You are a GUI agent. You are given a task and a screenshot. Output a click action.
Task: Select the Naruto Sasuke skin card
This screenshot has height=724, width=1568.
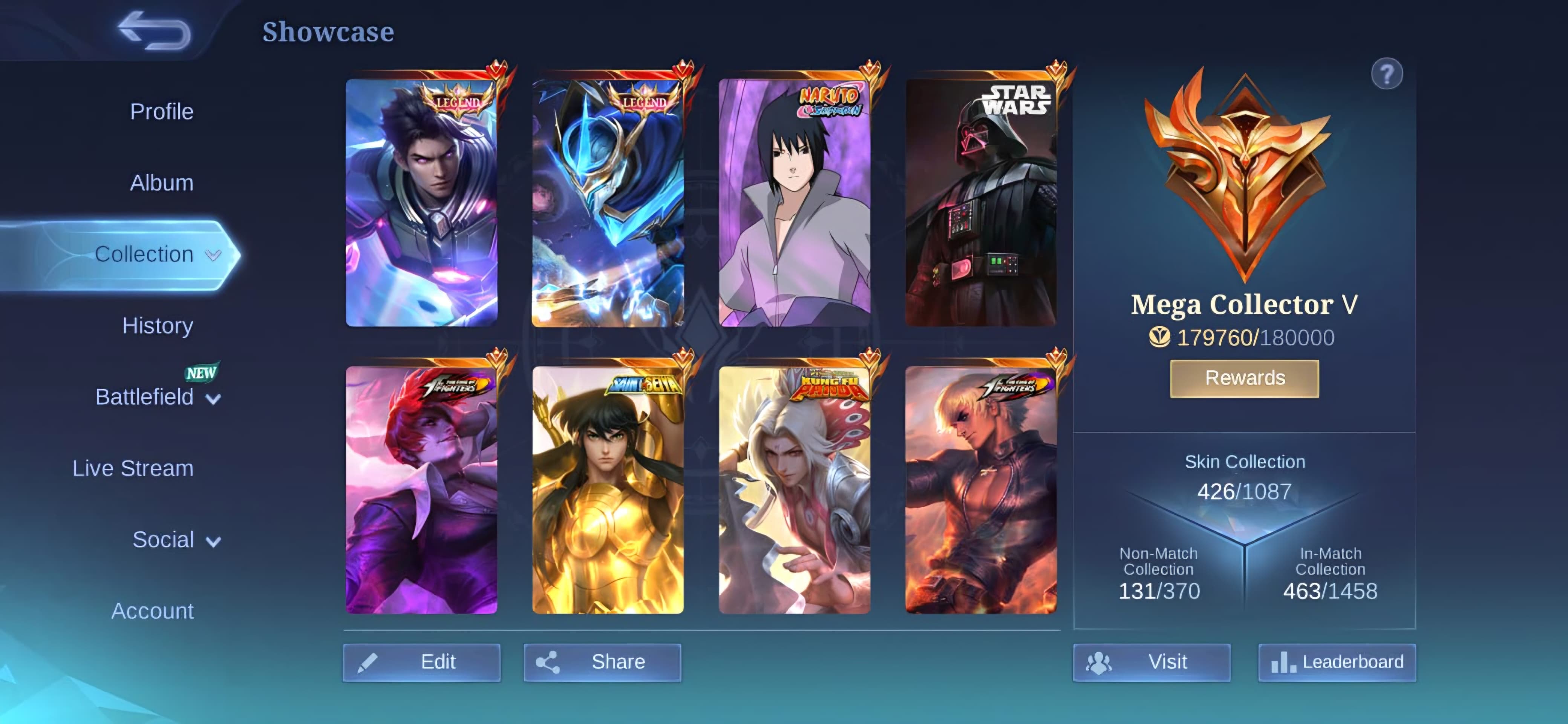[794, 203]
